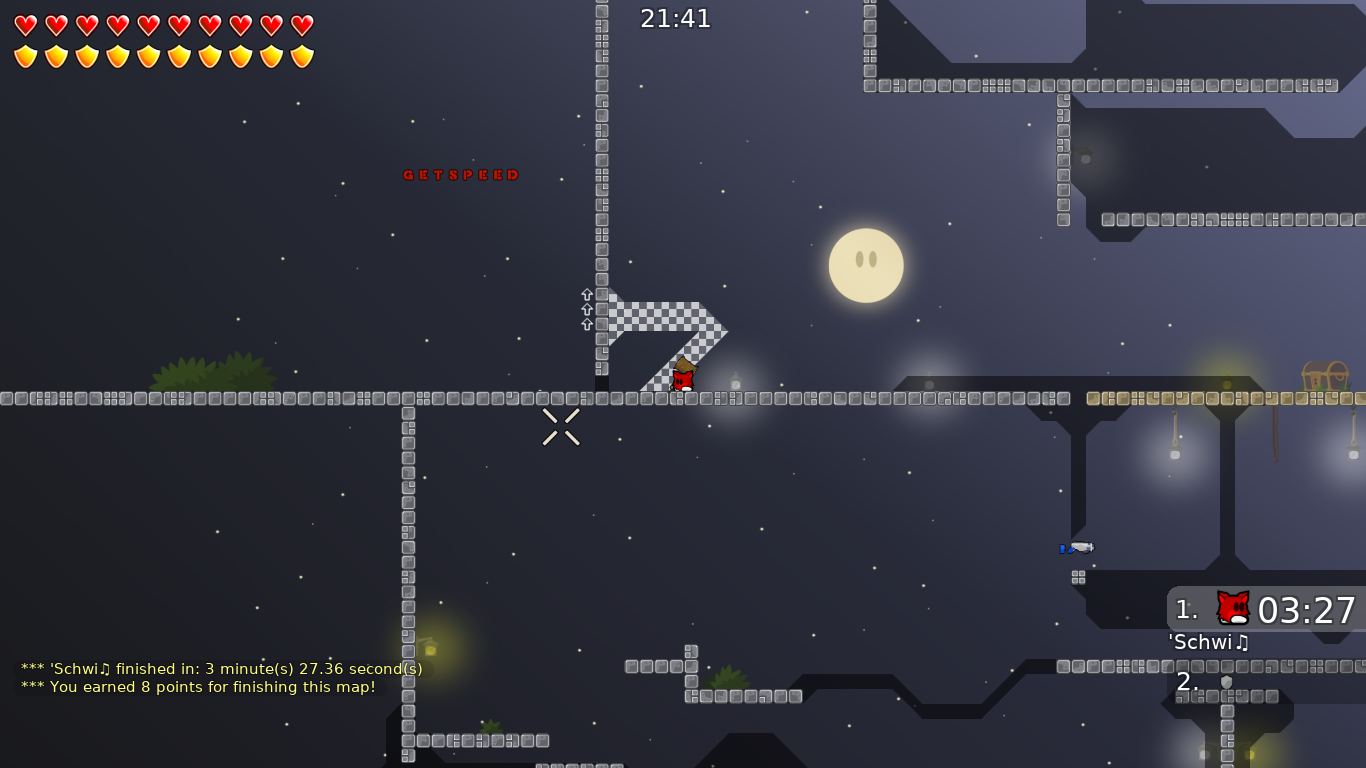The image size is (1366, 768).
Task: Click the 'finished in 3 minutes' chat message
Action: click(220, 668)
